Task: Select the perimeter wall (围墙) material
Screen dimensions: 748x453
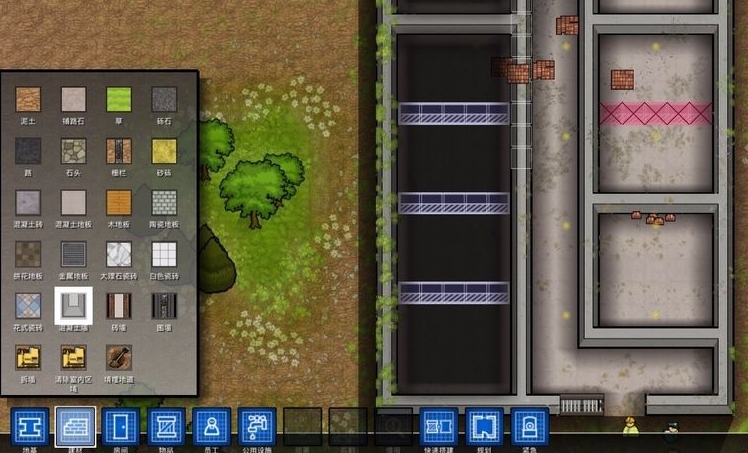Action: (x=164, y=305)
